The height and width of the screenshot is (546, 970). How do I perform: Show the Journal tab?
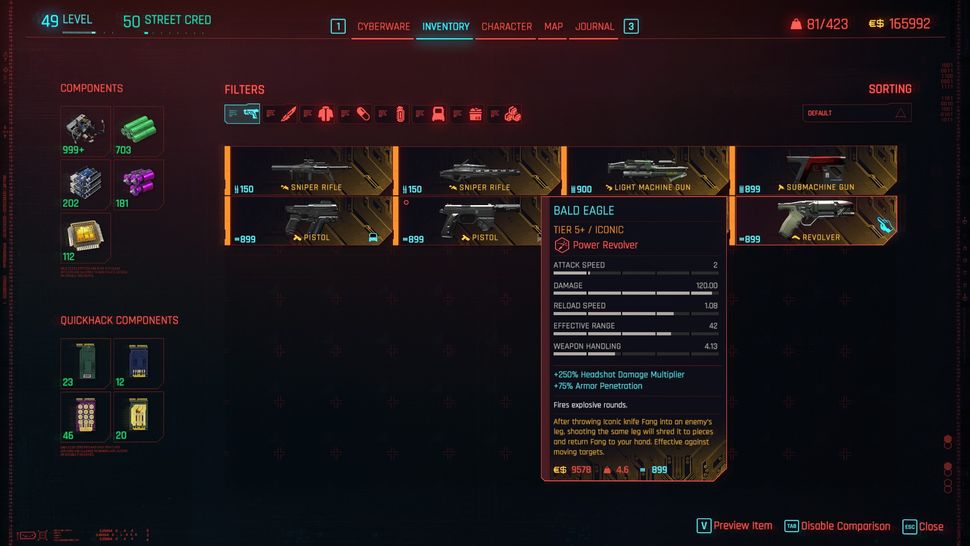(595, 26)
